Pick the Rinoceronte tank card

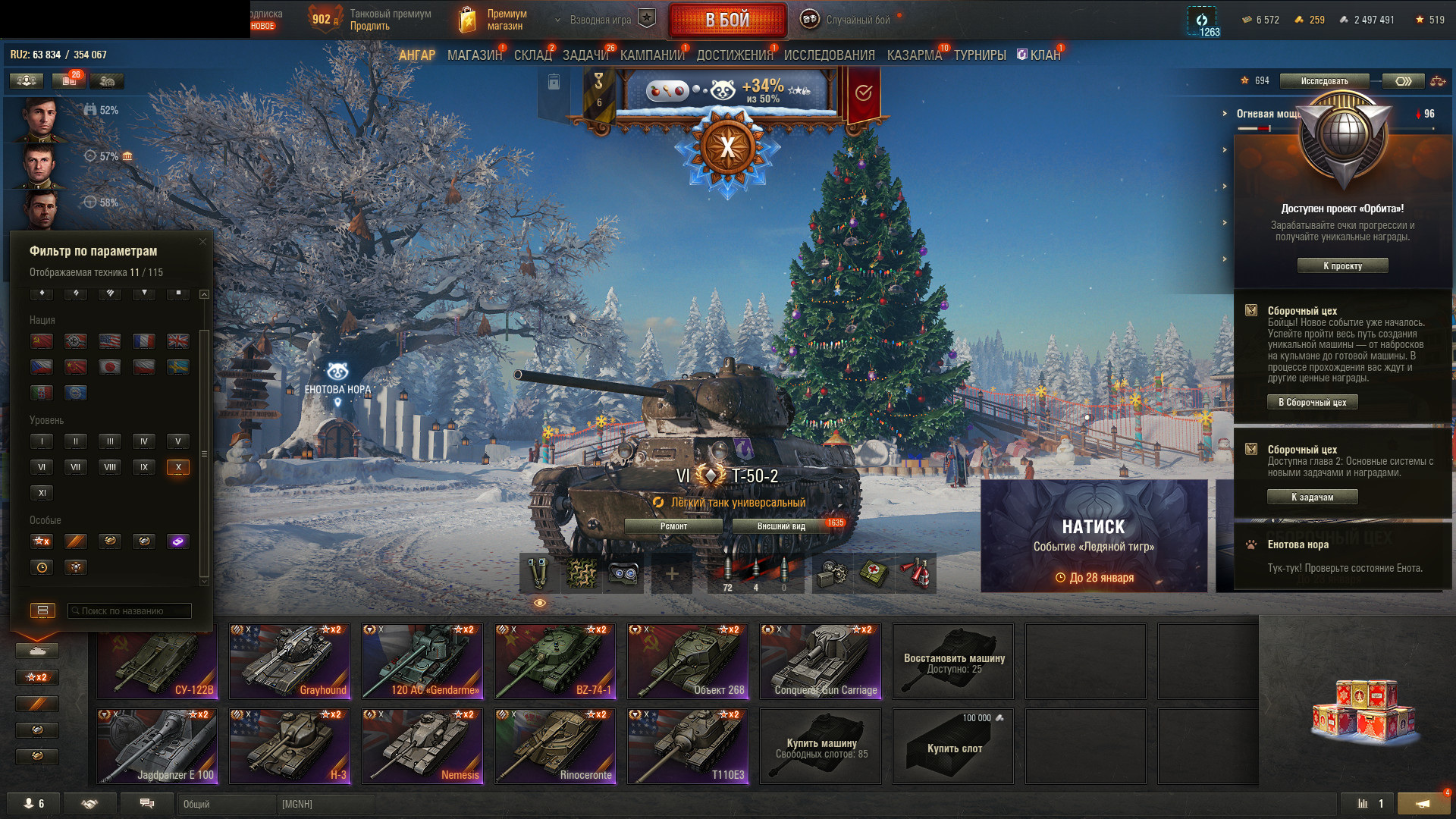[x=555, y=746]
